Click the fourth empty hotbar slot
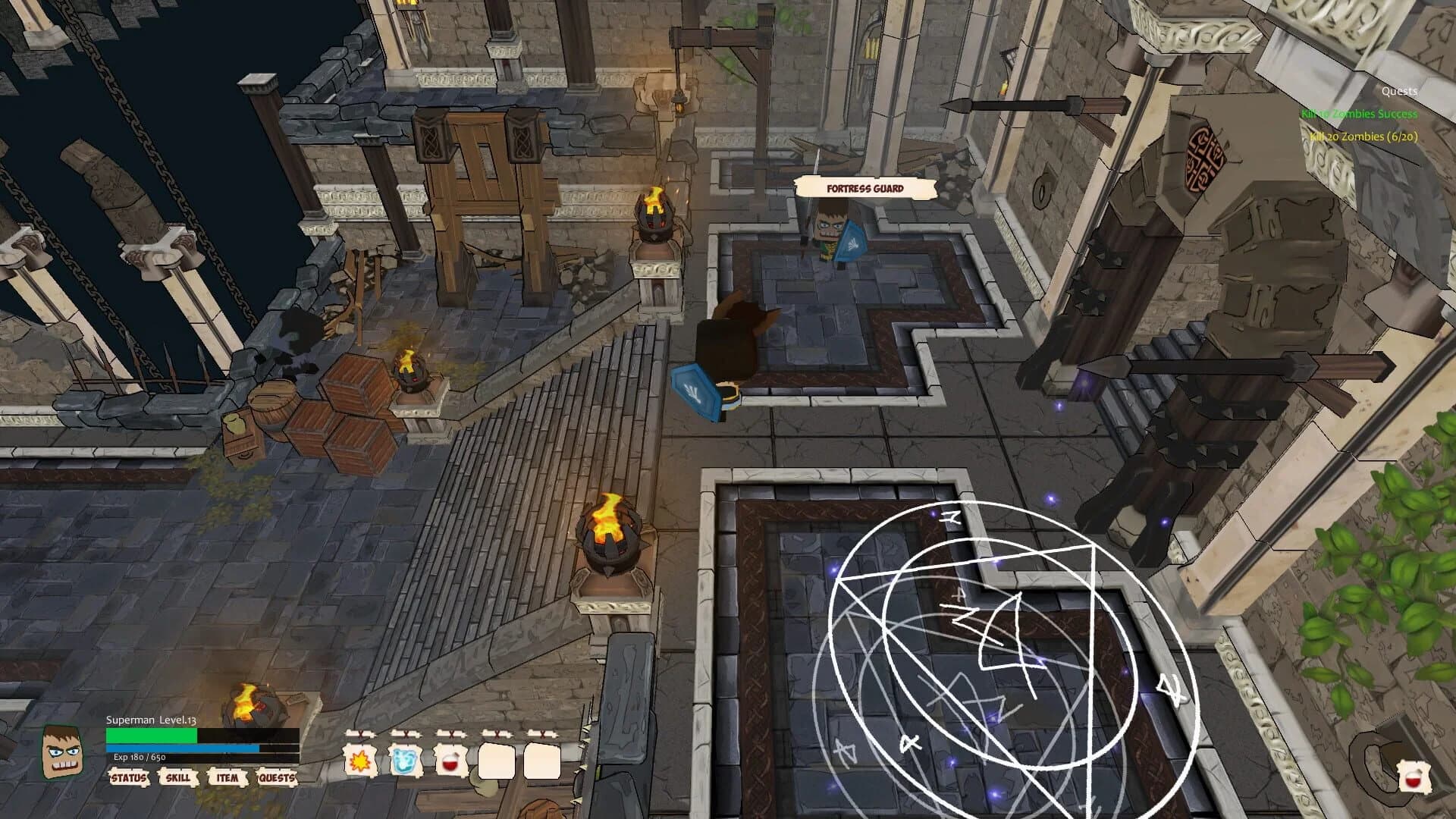Screen dimensions: 1456x819 497,761
